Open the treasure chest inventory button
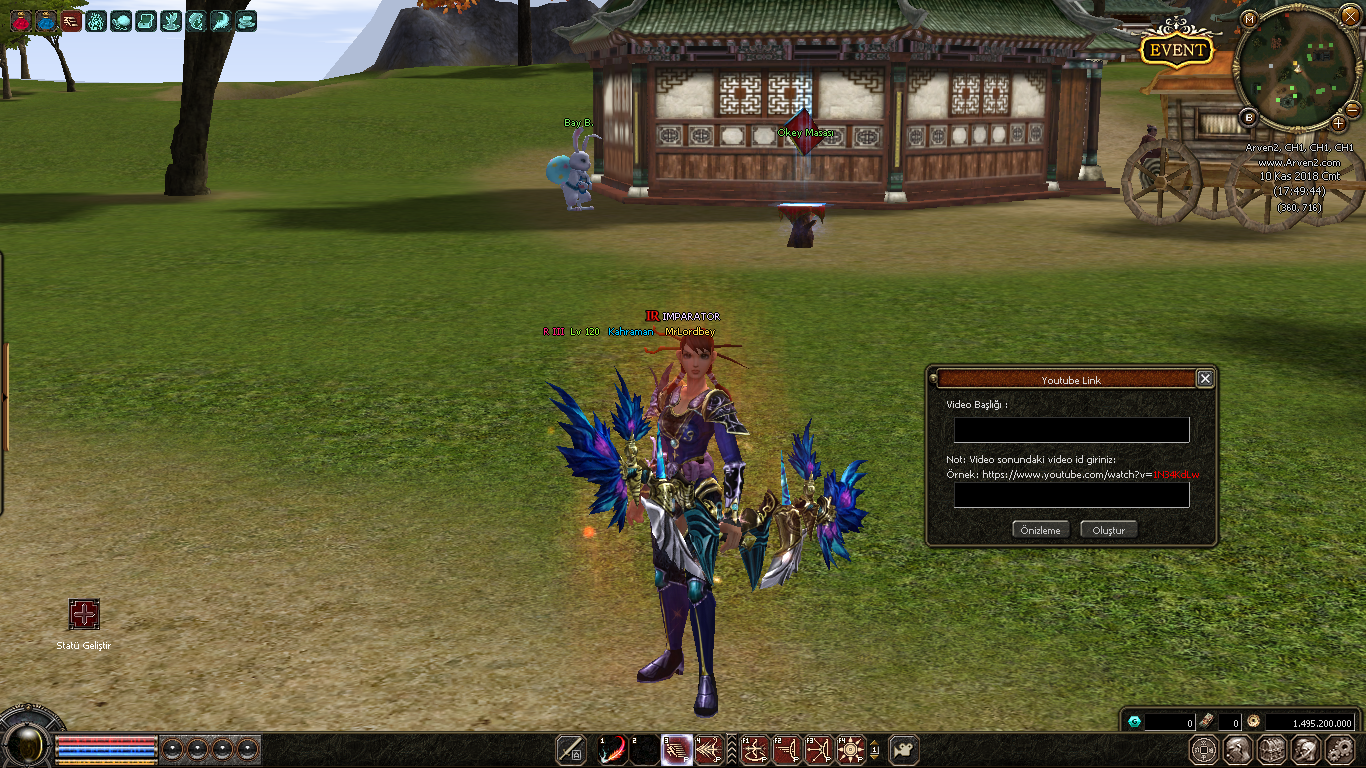Viewport: 1366px width, 768px height. (1272, 749)
